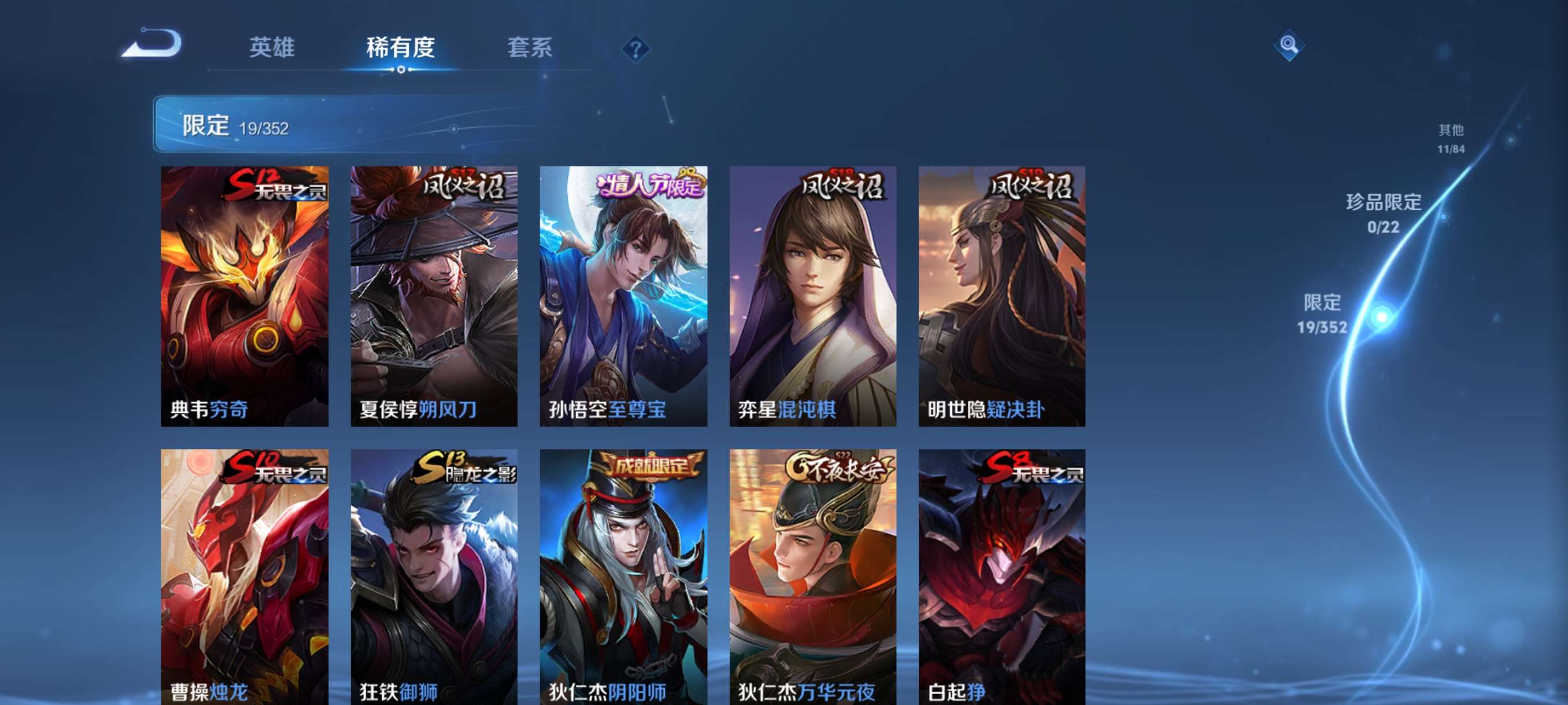
Task: Select the 狄仁杰万华元夜 skin card
Action: tap(813, 578)
